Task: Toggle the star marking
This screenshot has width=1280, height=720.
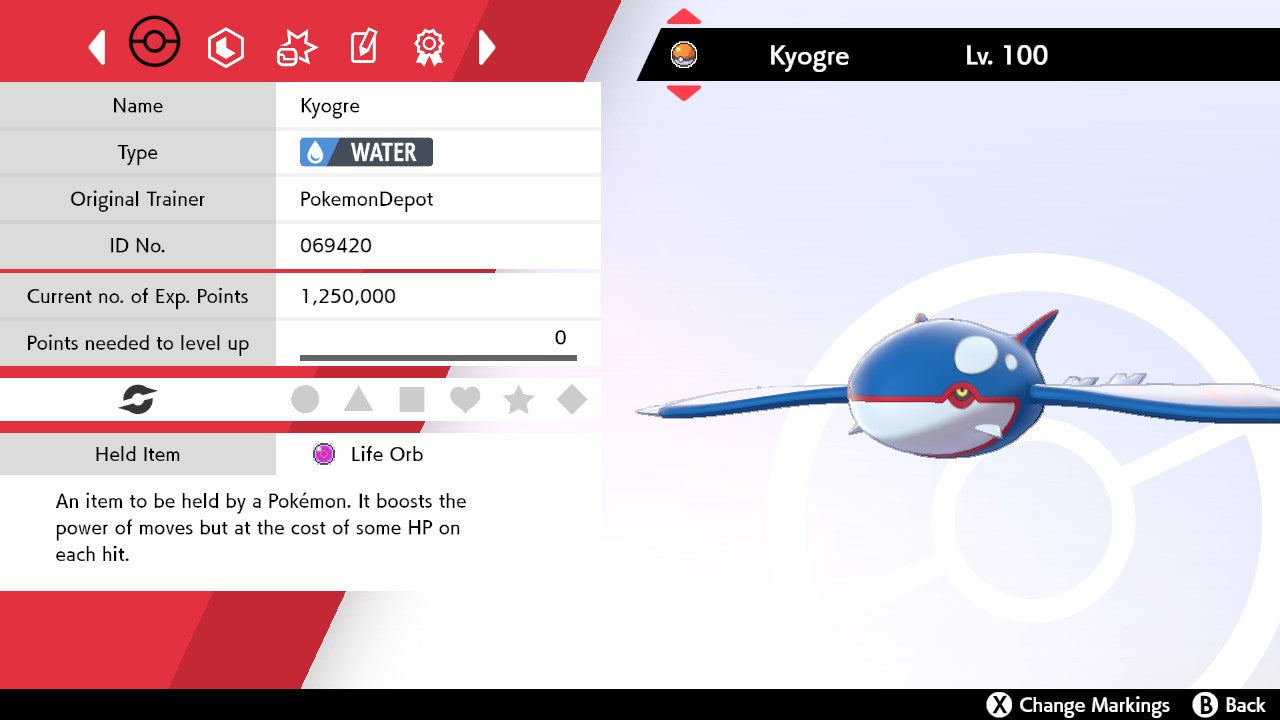Action: pos(518,400)
